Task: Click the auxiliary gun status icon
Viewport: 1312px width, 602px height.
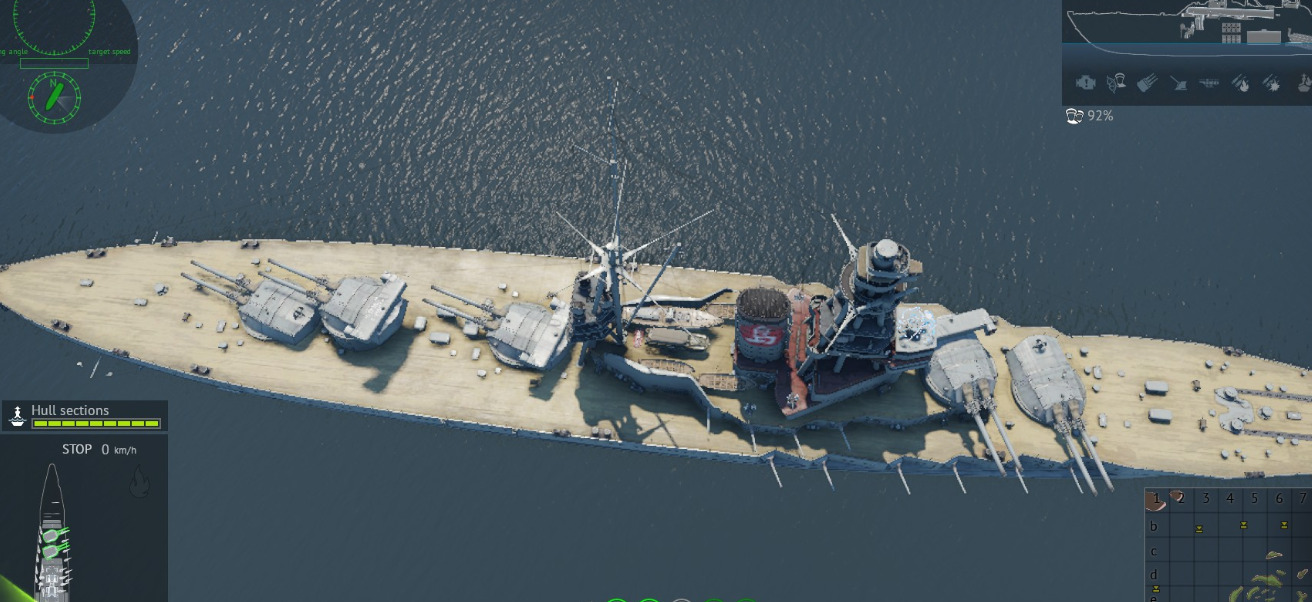Action: 1178,83
